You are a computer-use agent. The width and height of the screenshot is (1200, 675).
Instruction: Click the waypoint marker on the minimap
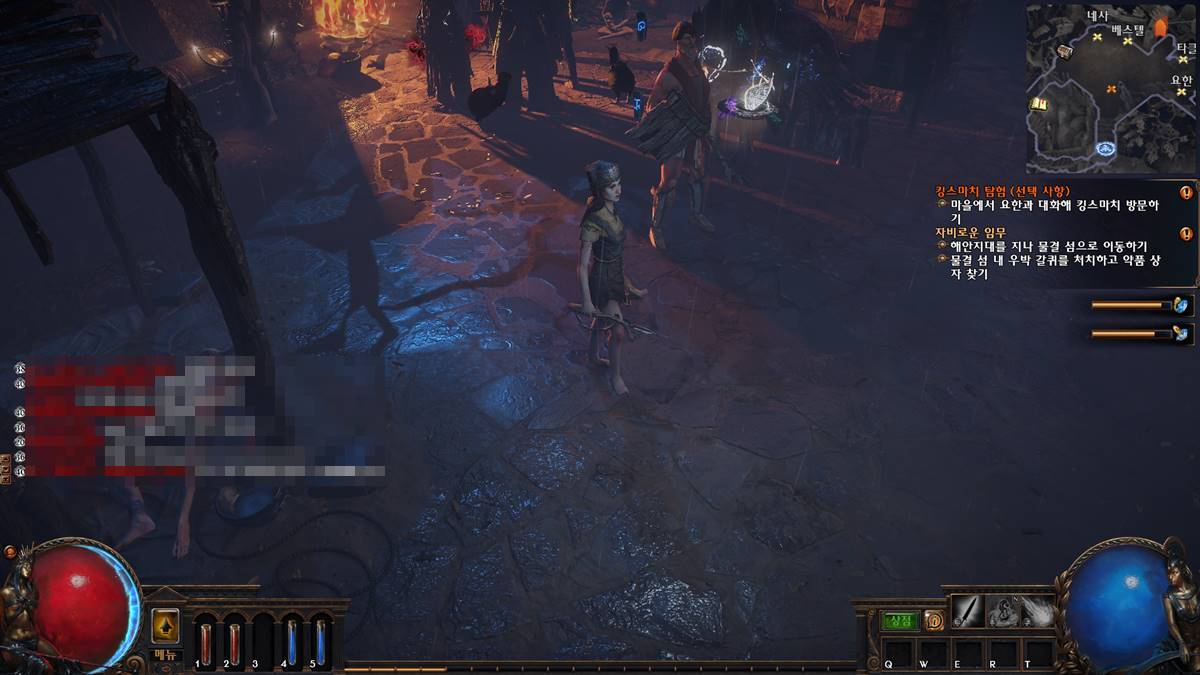pos(1106,149)
